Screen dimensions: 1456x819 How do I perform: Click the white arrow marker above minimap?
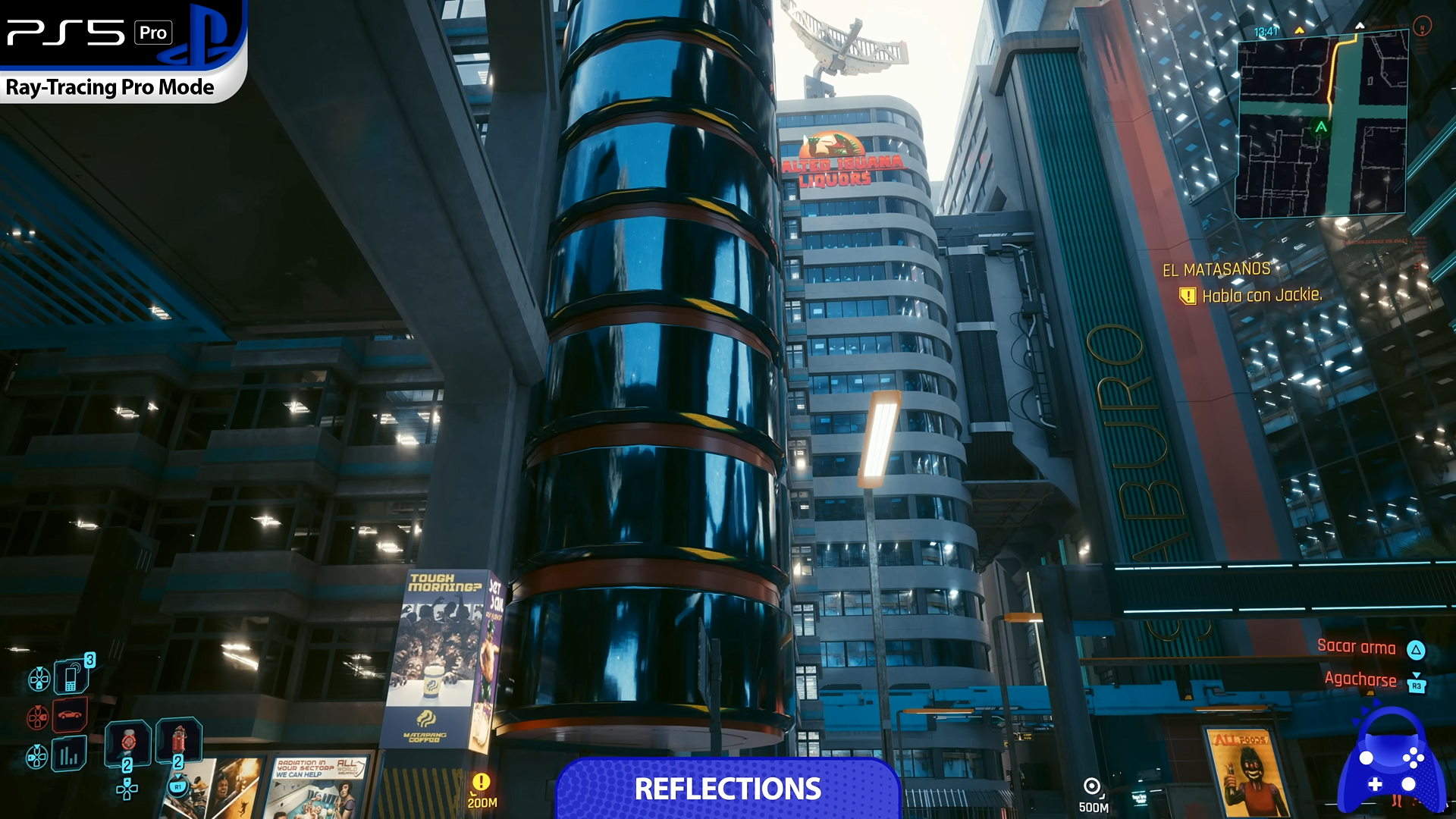(1360, 26)
